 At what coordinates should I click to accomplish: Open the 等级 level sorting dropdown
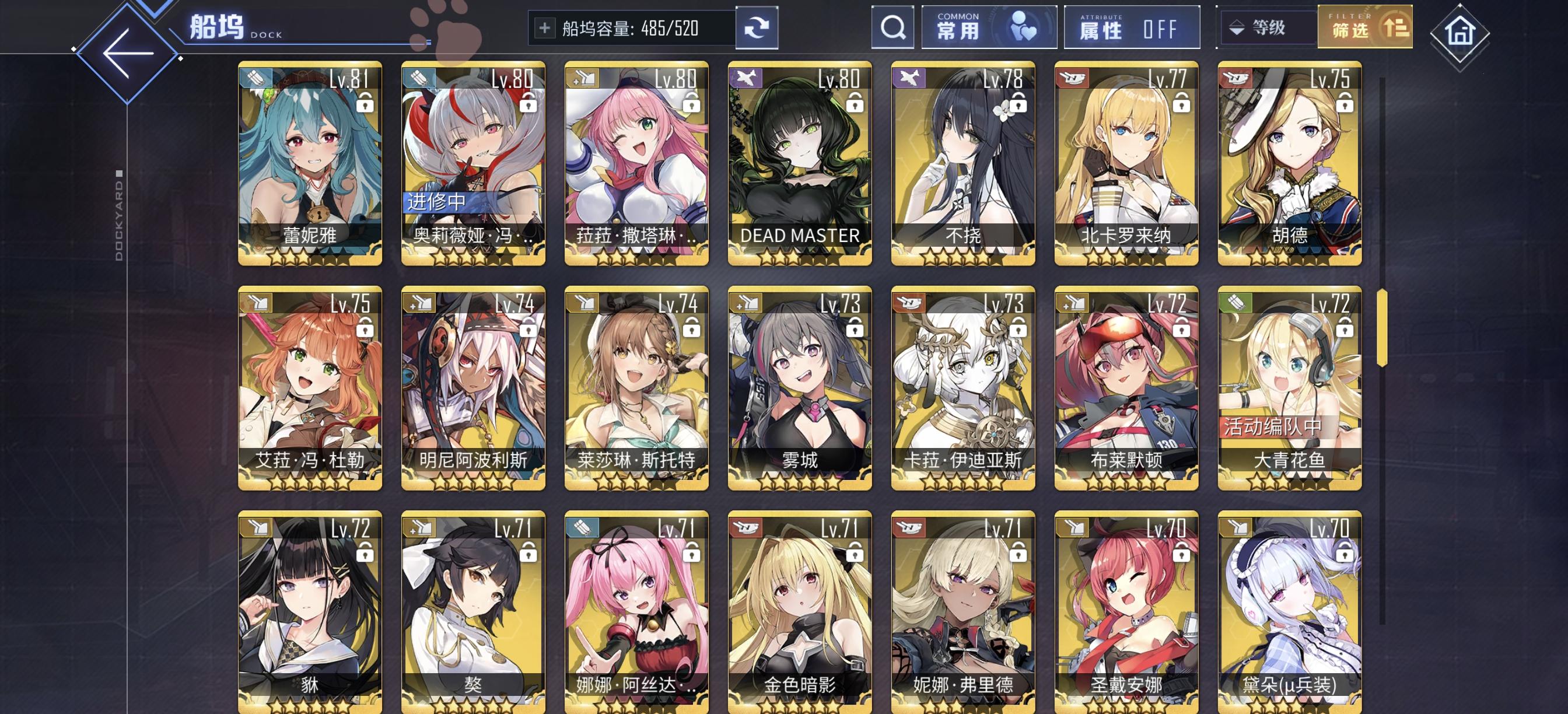[1269, 27]
